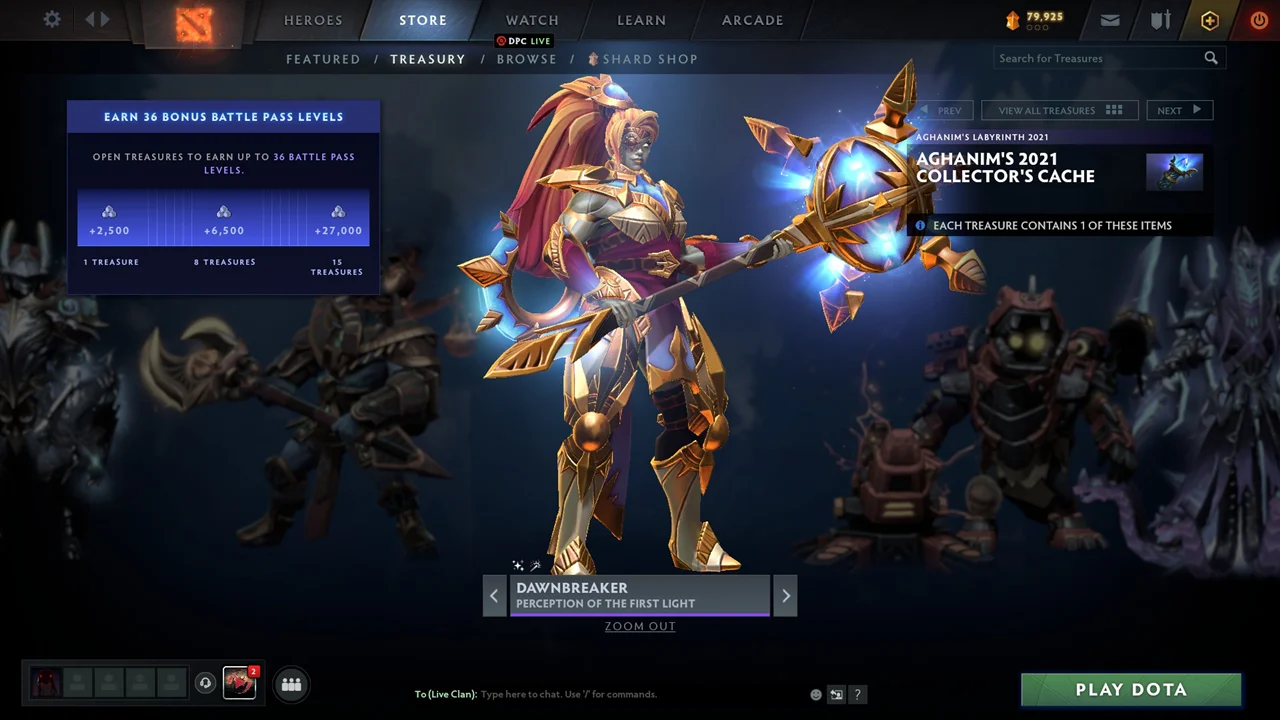
Task: Quit the game via red power button
Action: pyautogui.click(x=1259, y=20)
